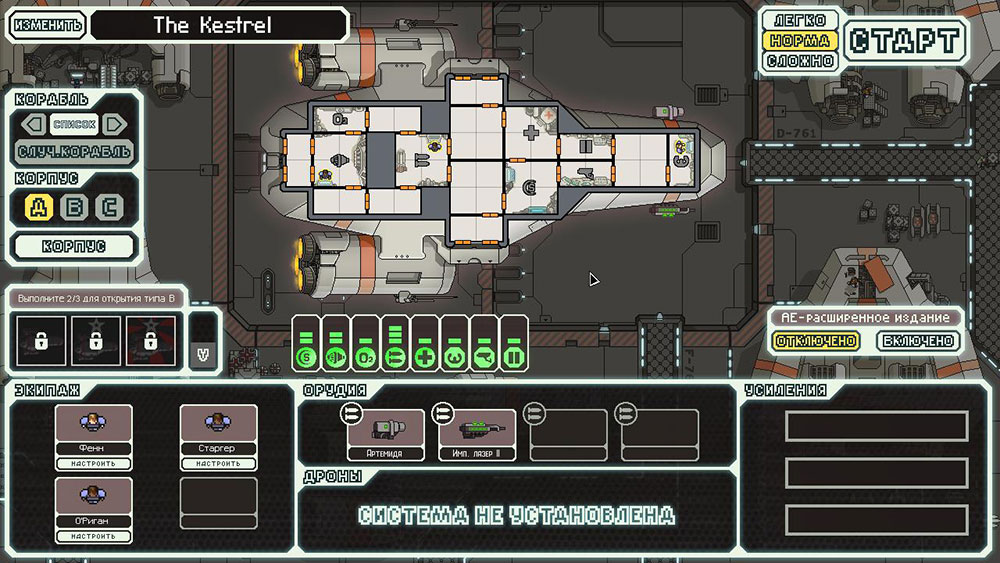Open the ship СПИСОК list
The width and height of the screenshot is (1000, 563).
coord(75,124)
